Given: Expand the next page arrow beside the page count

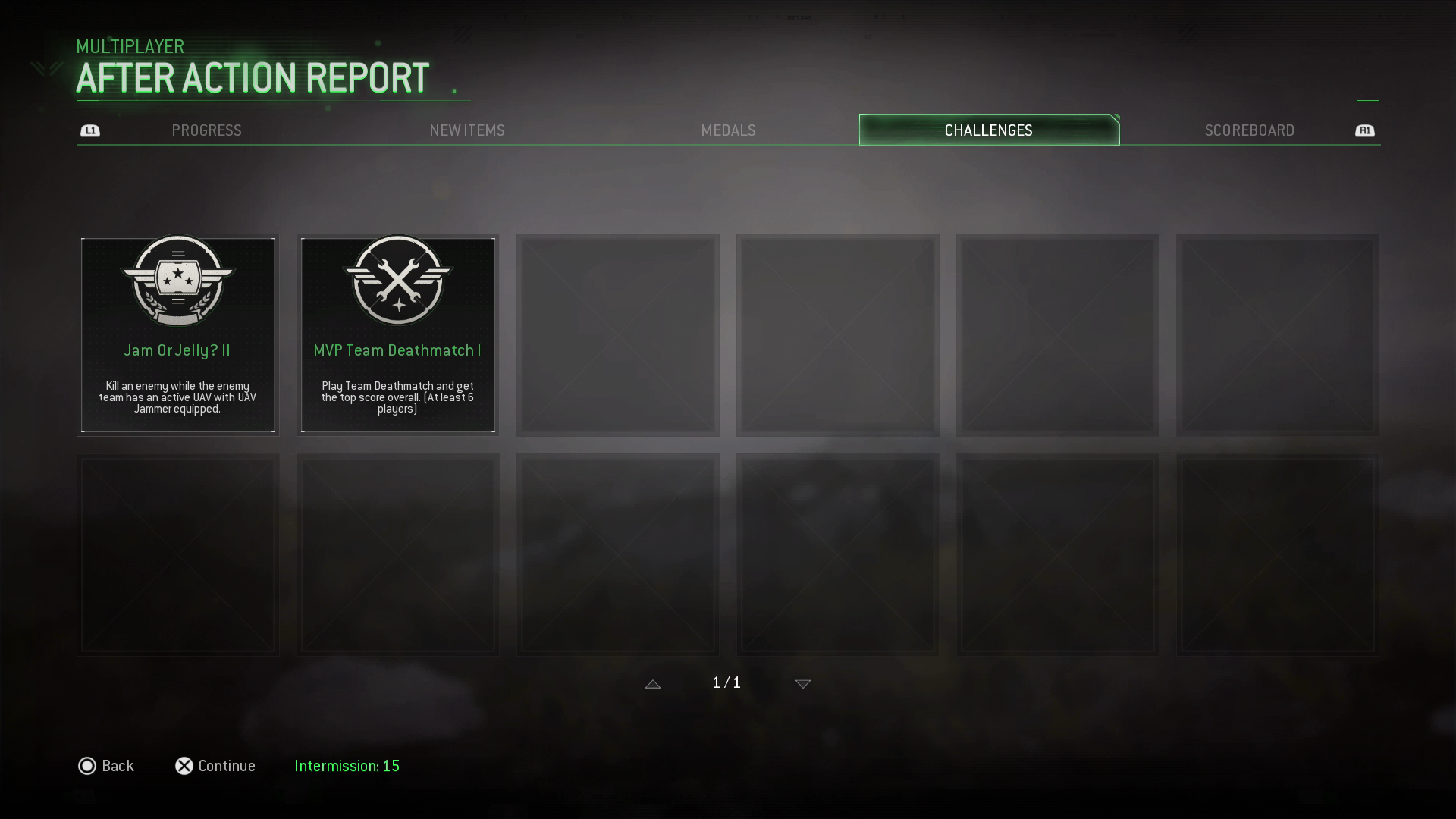Looking at the screenshot, I should point(802,683).
